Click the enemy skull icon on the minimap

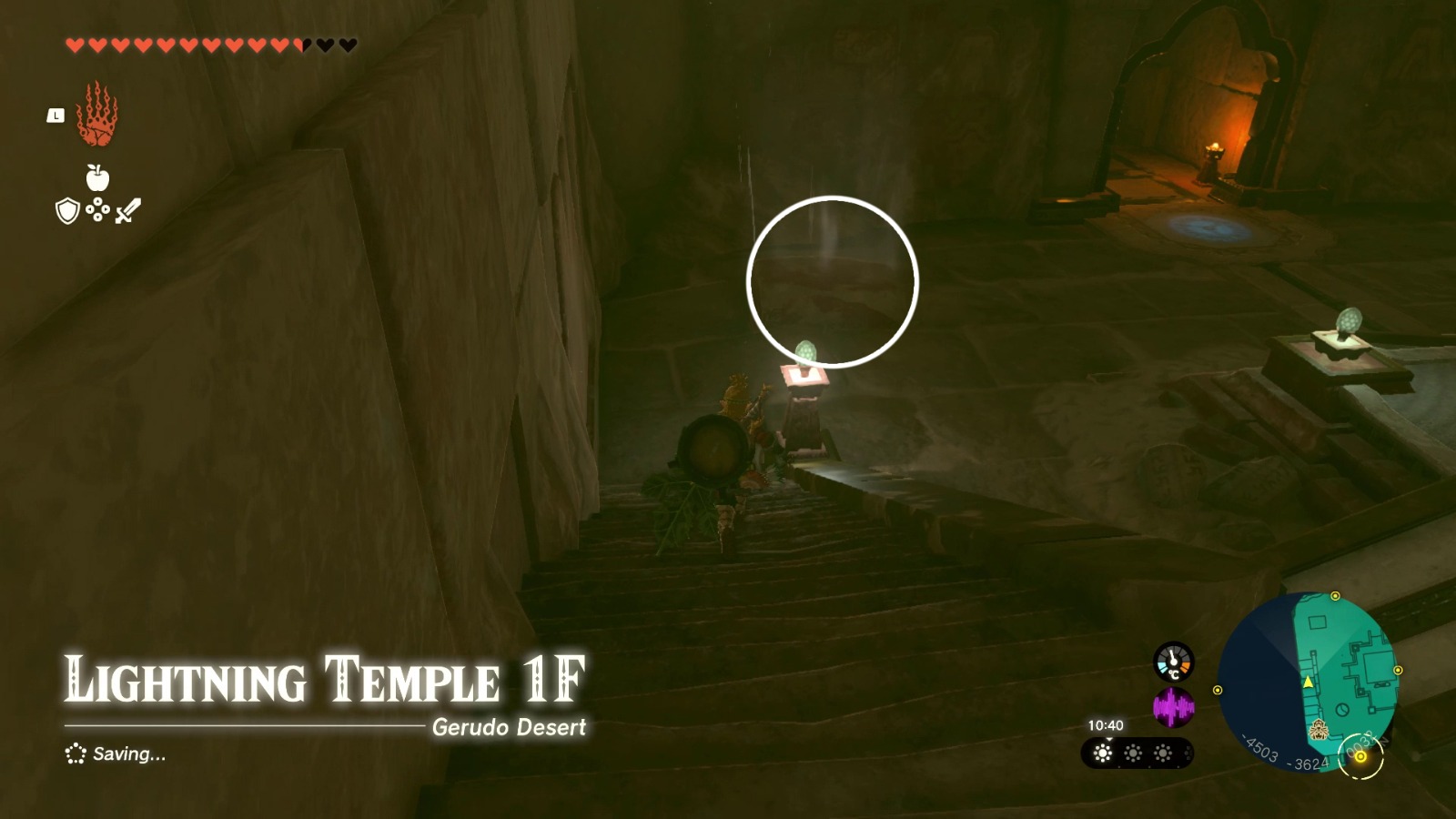(1319, 729)
